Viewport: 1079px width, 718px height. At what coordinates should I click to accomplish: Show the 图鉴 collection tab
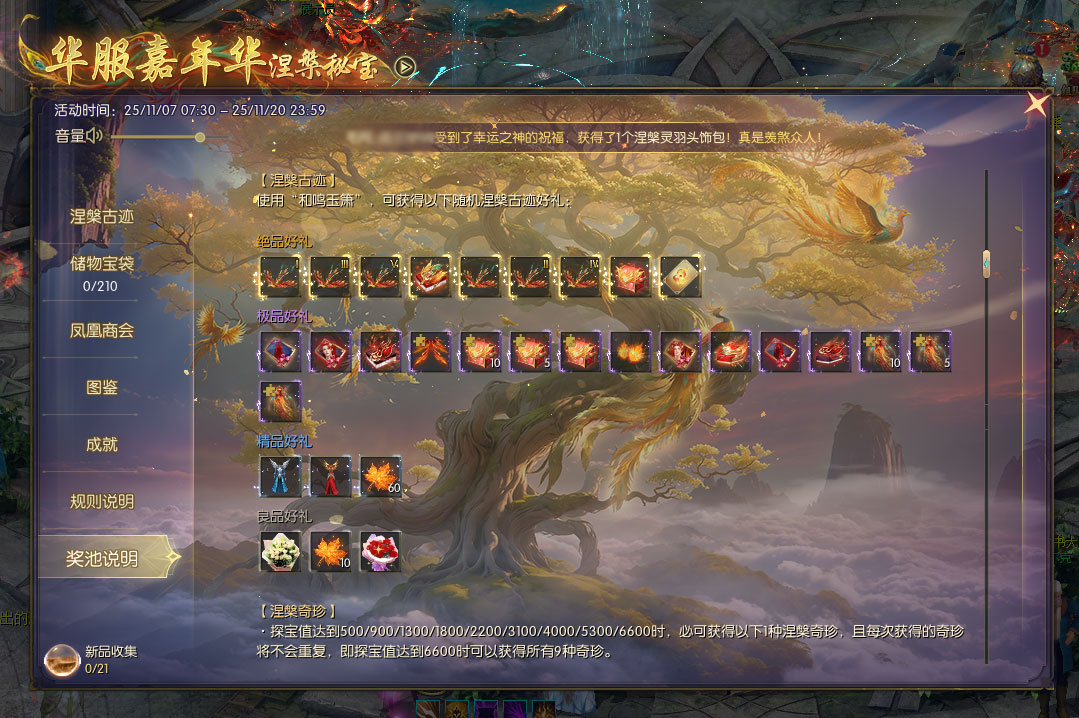tap(102, 387)
